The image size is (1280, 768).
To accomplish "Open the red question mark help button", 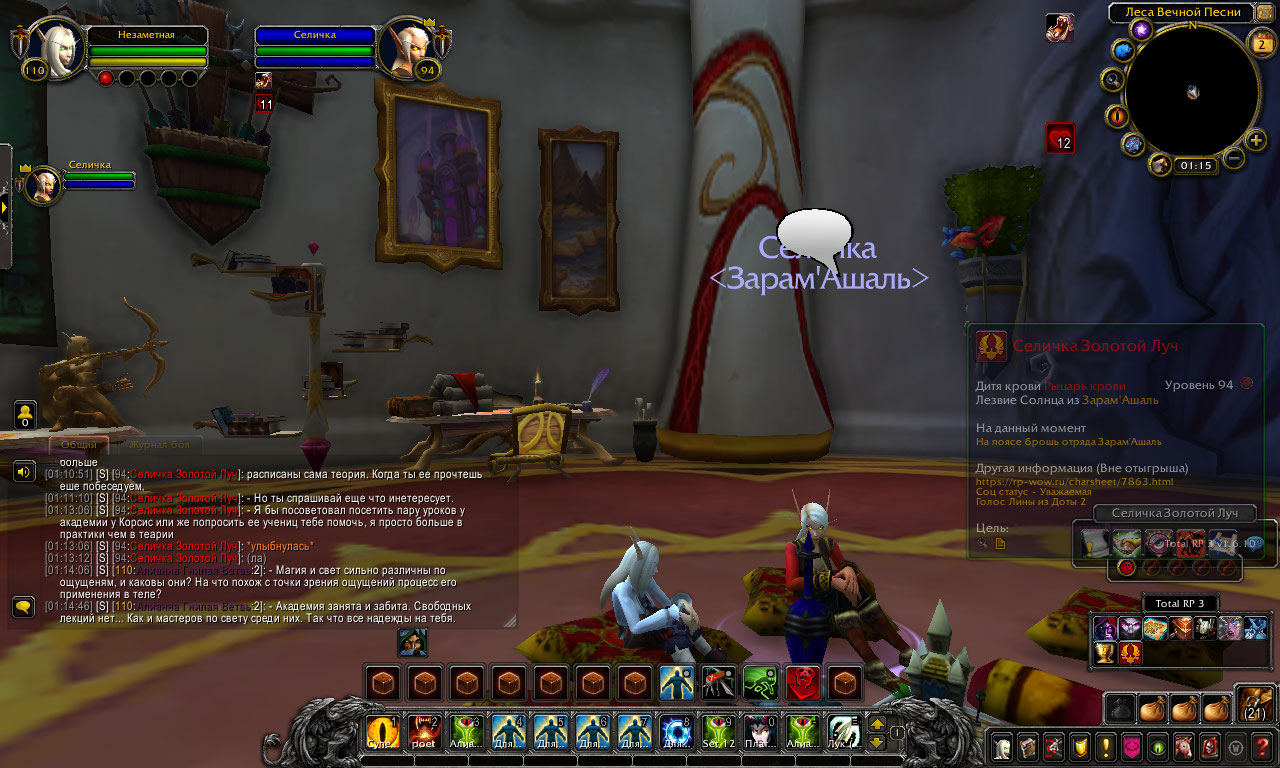I will coord(1262,746).
